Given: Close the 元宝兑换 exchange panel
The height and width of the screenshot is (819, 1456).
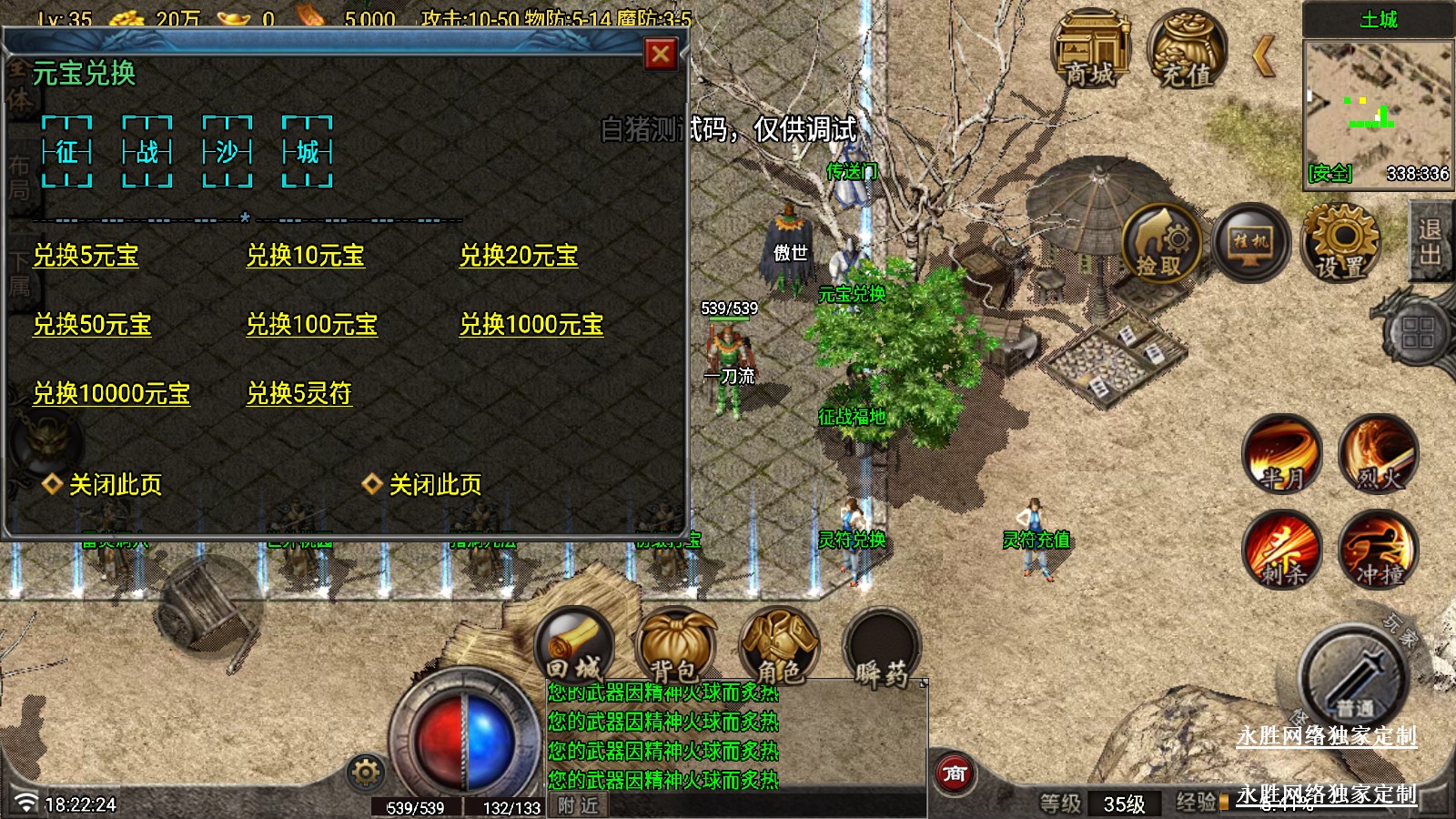Looking at the screenshot, I should coord(661,56).
